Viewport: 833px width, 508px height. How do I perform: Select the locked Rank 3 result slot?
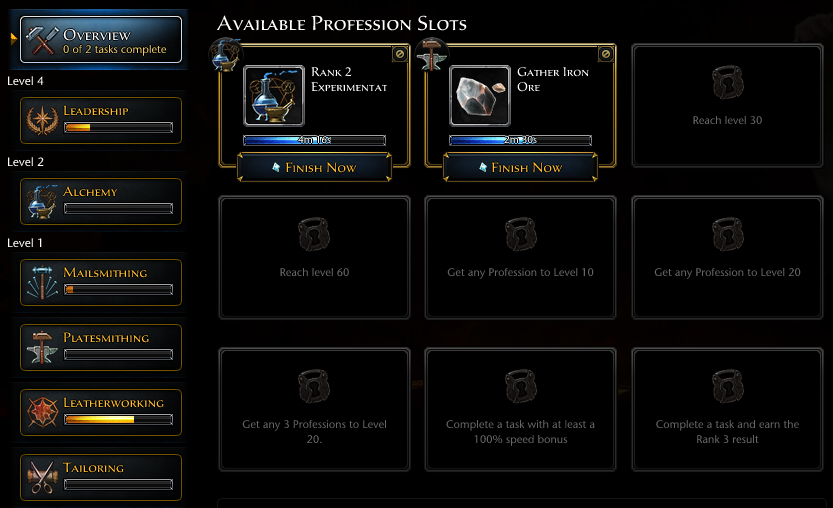[x=728, y=409]
